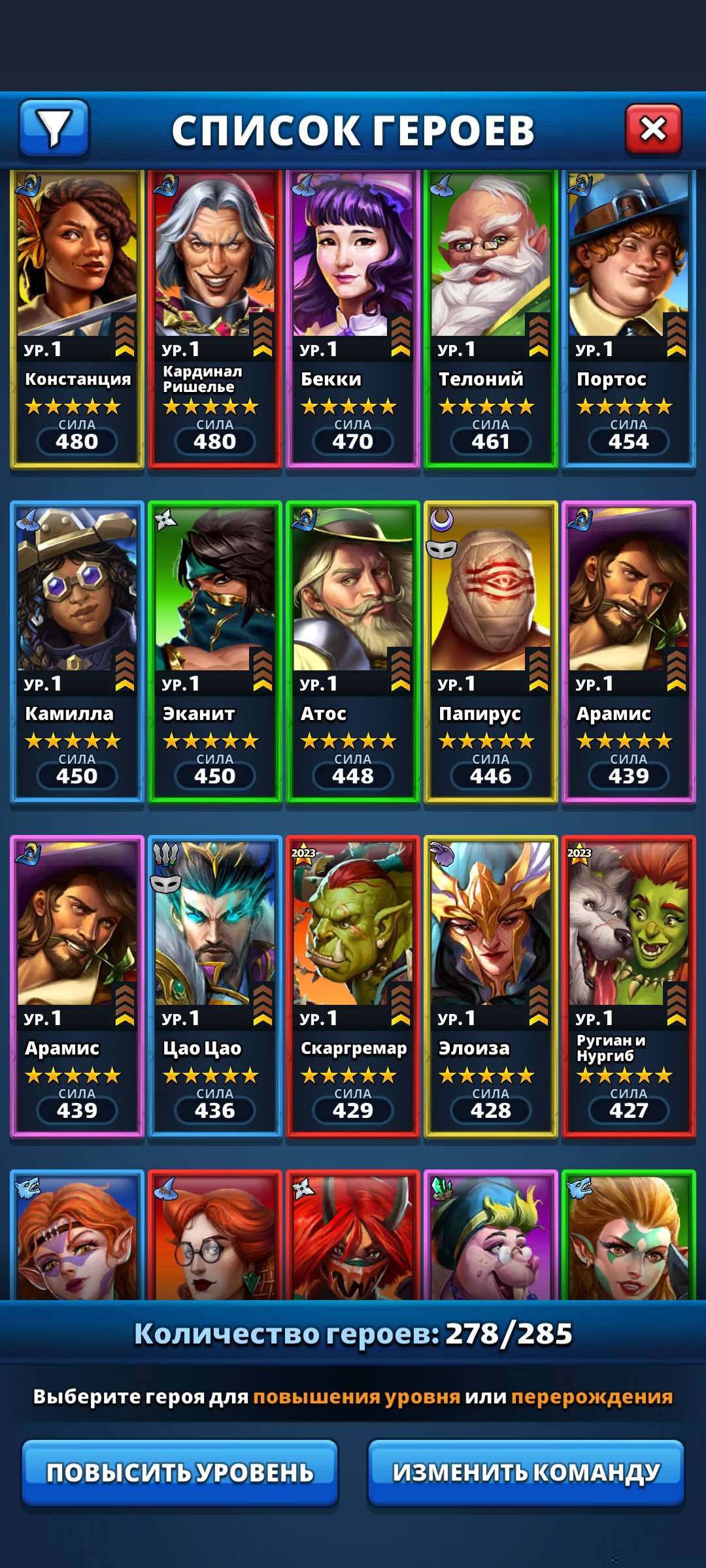Select the Папирус hero card
This screenshot has width=706, height=1568.
pyautogui.click(x=491, y=652)
